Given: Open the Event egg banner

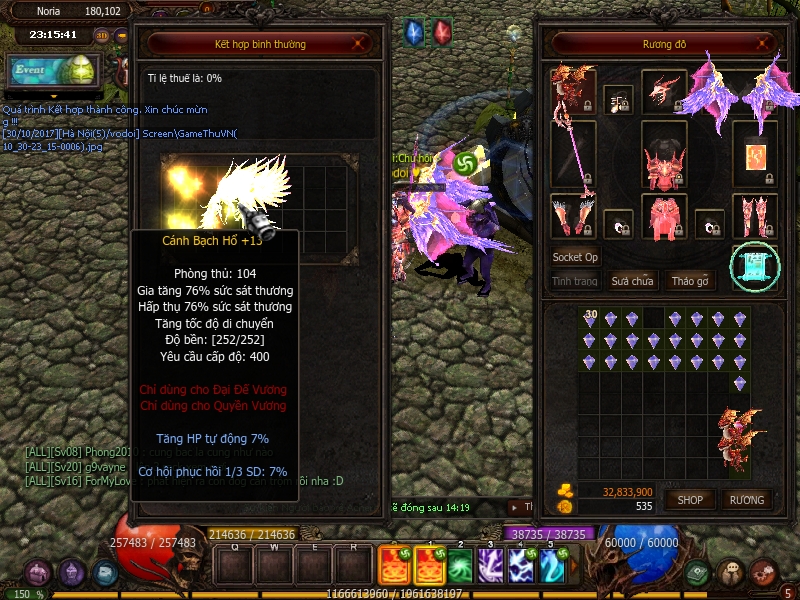Looking at the screenshot, I should pos(52,70).
